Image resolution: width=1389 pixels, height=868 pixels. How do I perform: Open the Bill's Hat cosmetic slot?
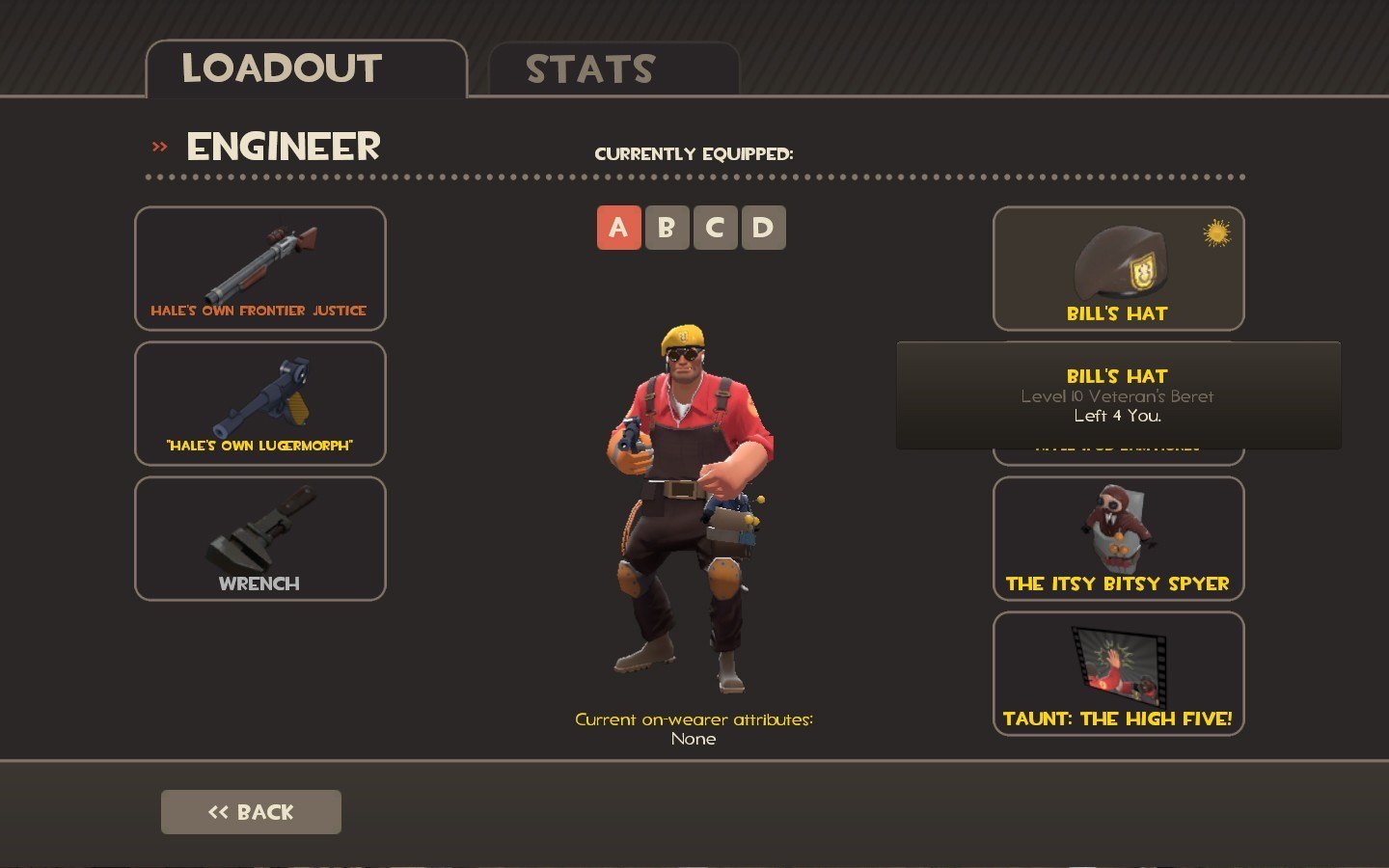1118,268
